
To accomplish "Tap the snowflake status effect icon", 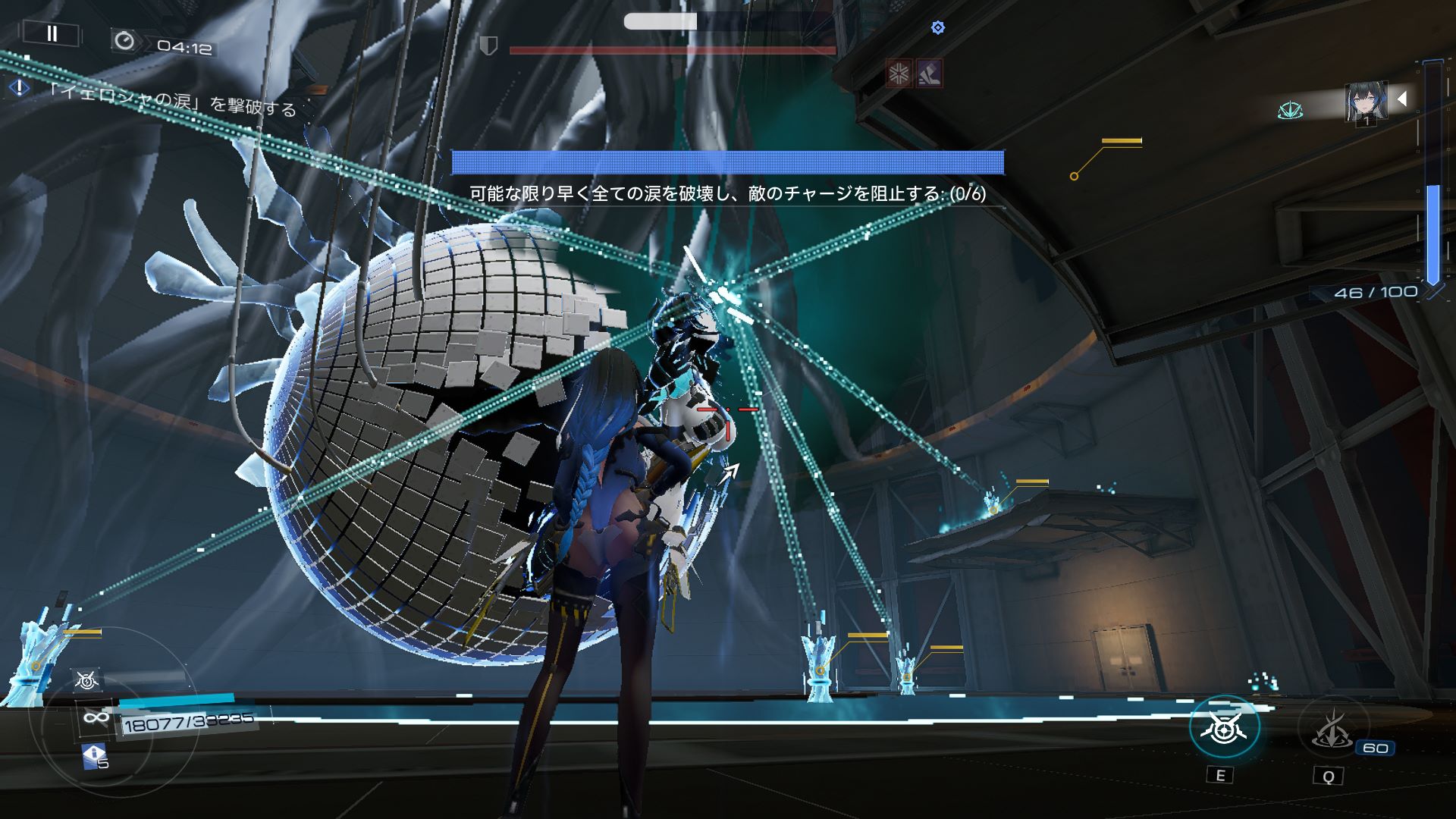I will pyautogui.click(x=899, y=74).
